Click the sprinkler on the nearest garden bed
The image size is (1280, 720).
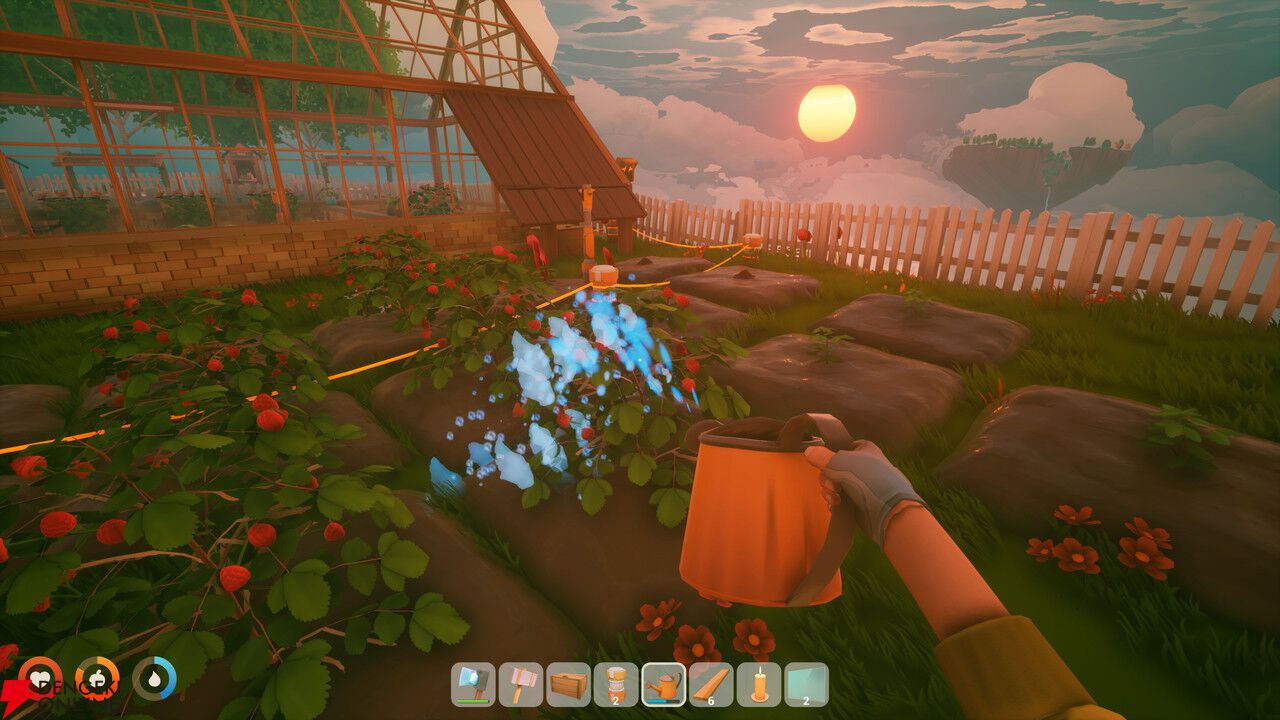click(605, 276)
